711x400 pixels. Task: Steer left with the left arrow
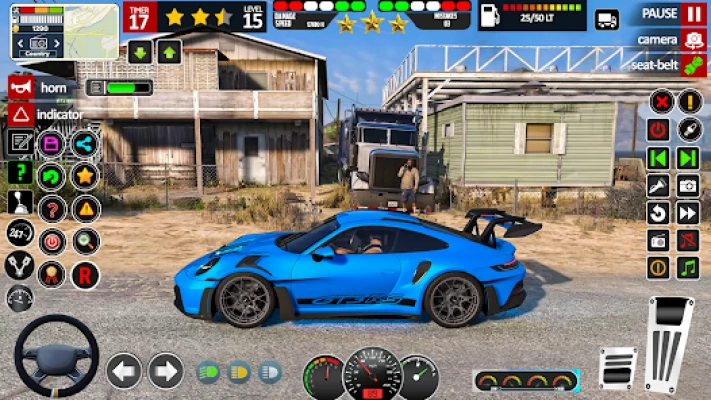click(x=124, y=371)
